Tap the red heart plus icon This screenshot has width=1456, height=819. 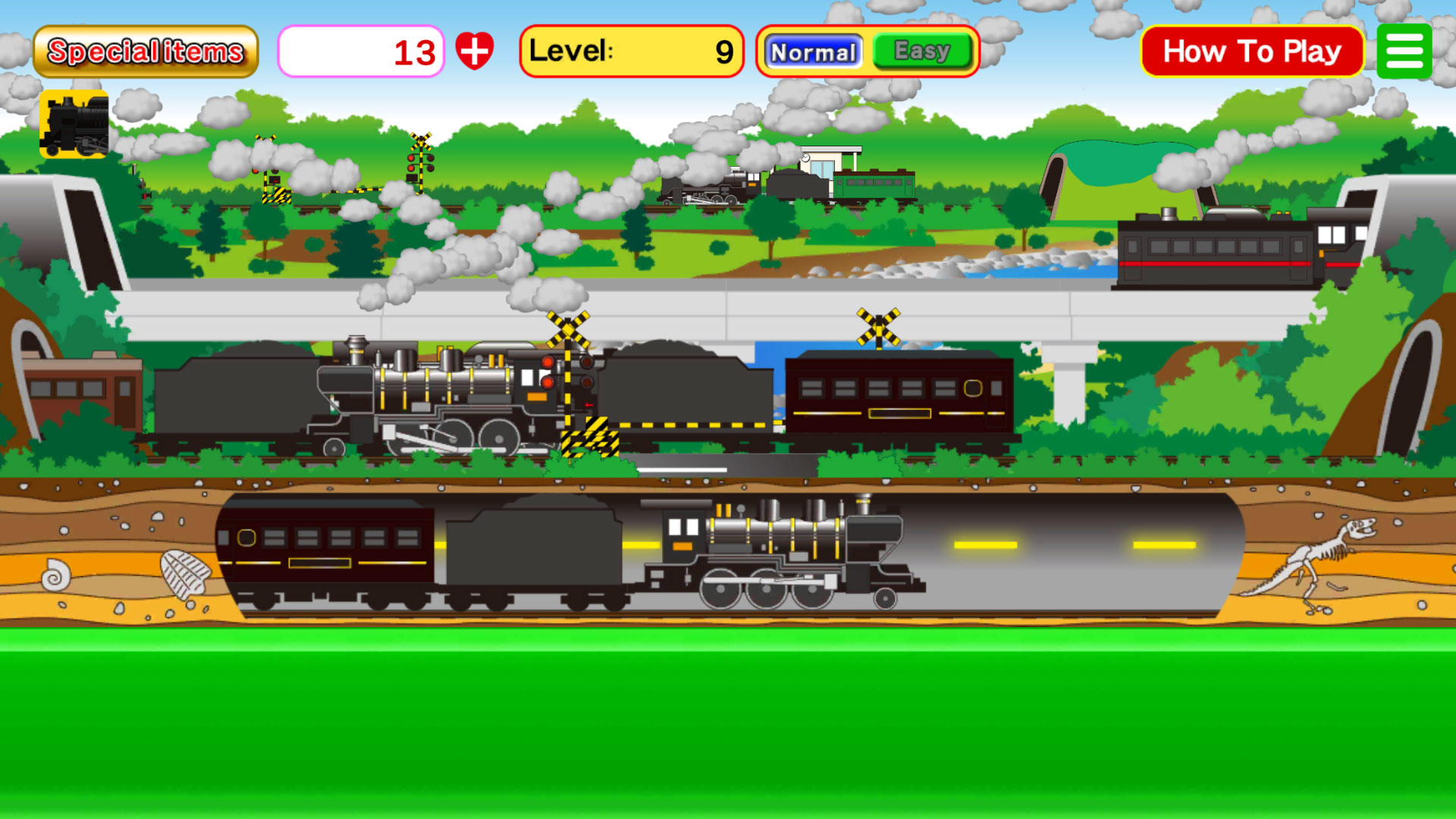474,51
